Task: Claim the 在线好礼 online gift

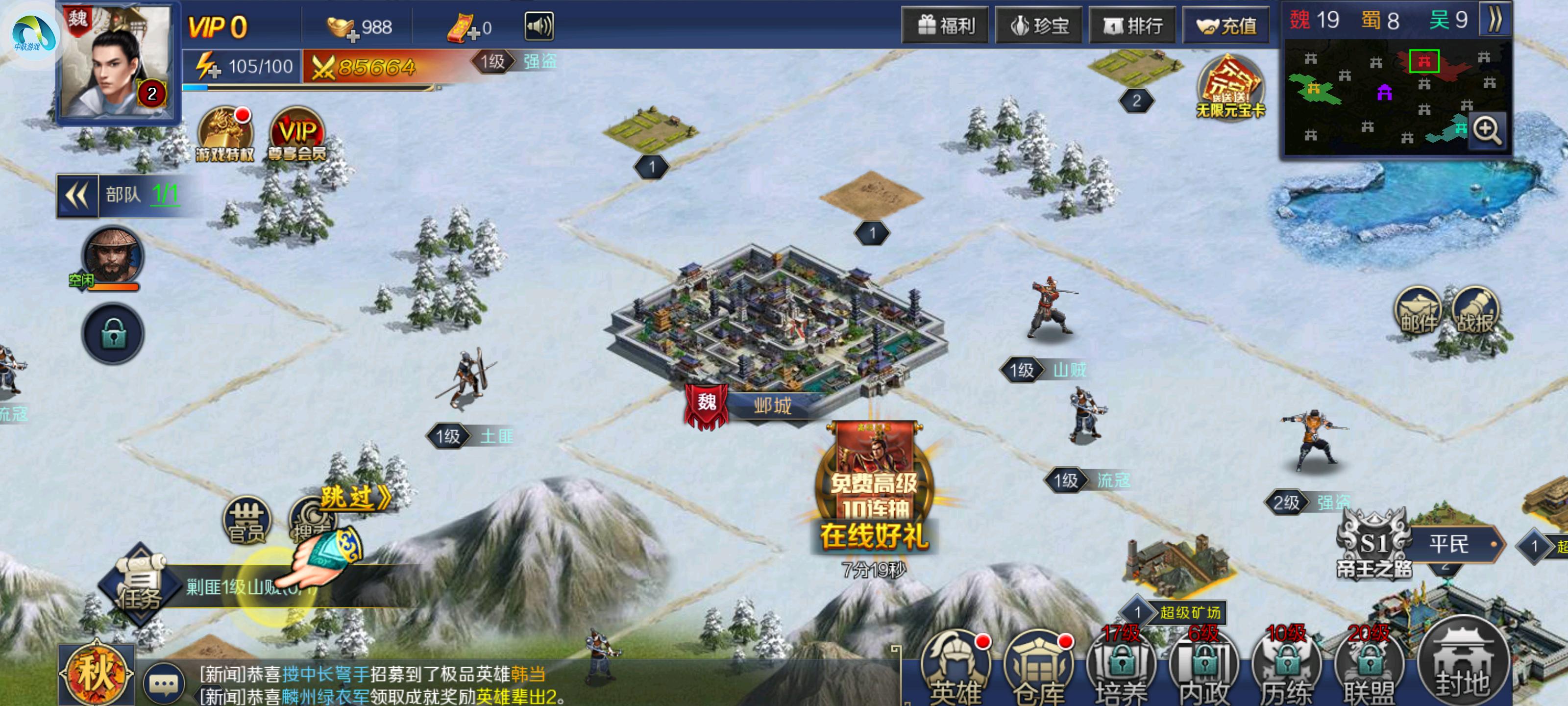Action: pyautogui.click(x=874, y=493)
